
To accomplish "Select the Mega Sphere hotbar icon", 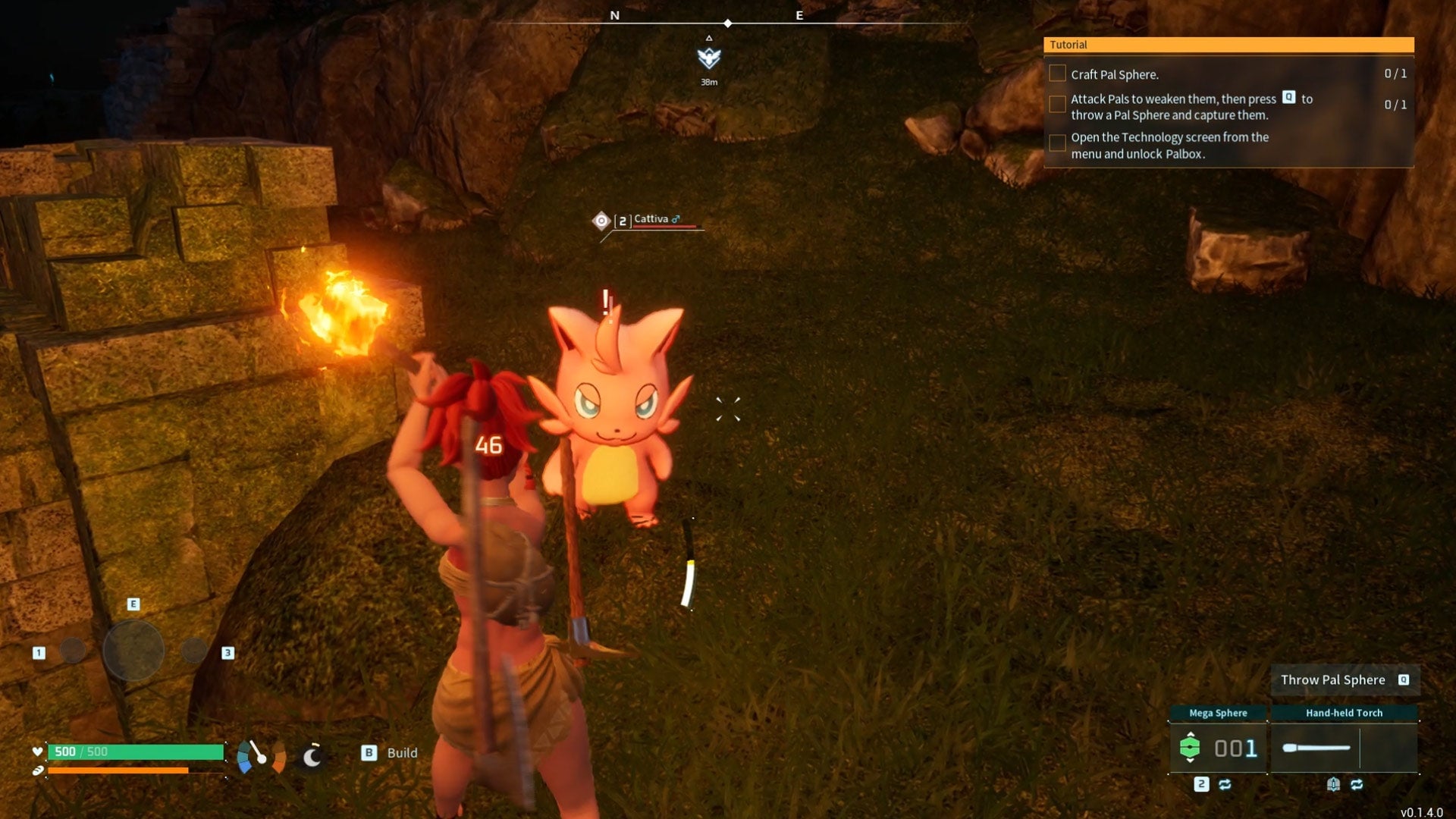I will (1191, 747).
